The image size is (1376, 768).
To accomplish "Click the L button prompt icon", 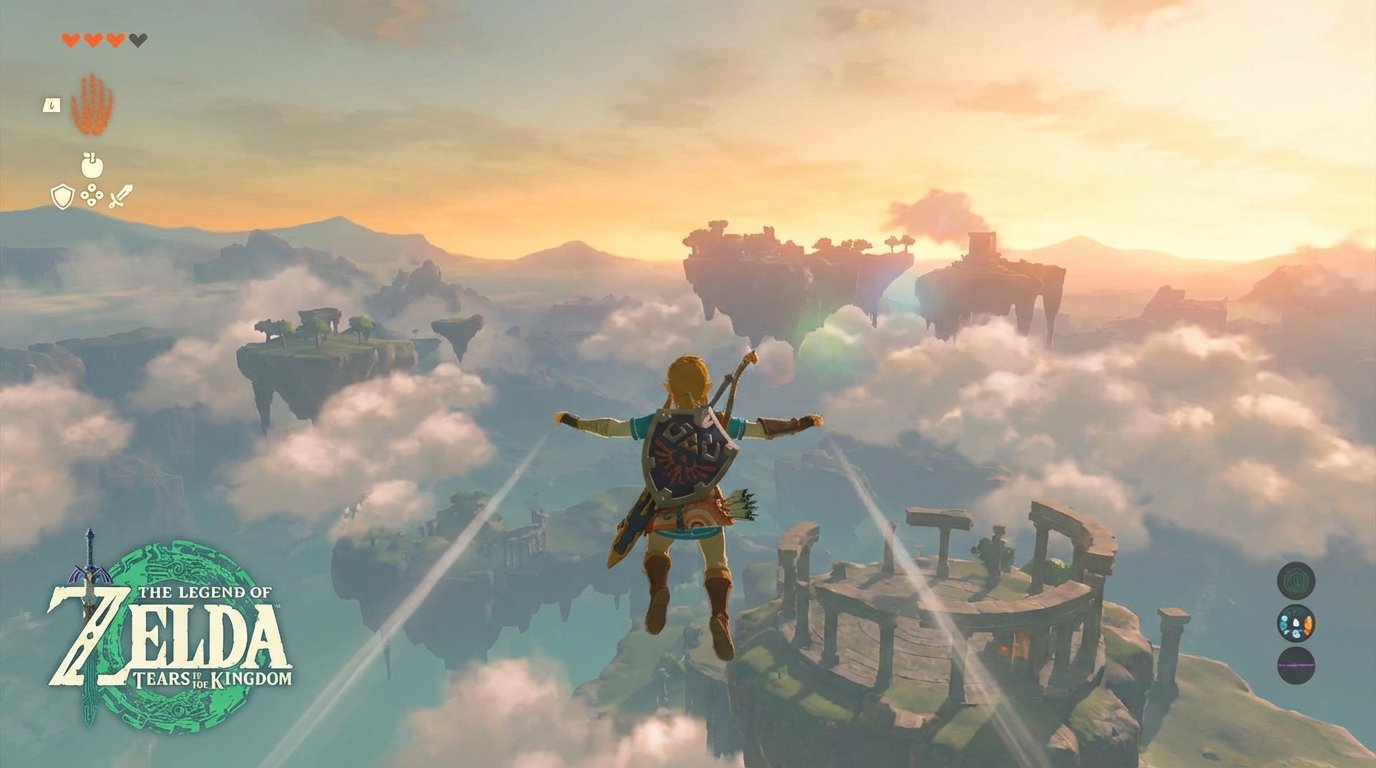I will click(x=52, y=105).
